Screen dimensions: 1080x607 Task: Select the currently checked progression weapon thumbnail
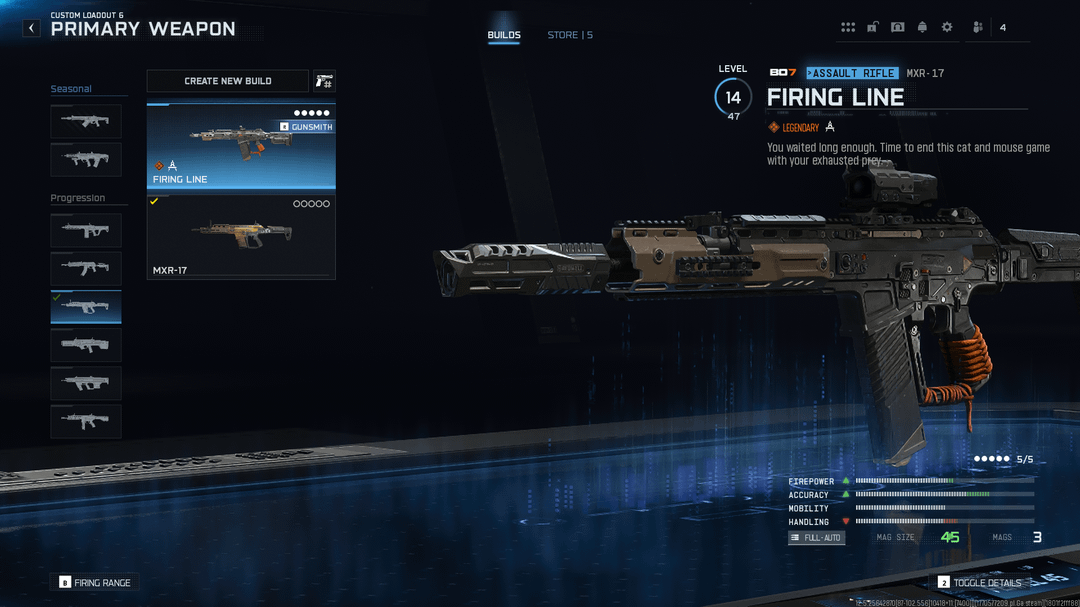[x=86, y=307]
